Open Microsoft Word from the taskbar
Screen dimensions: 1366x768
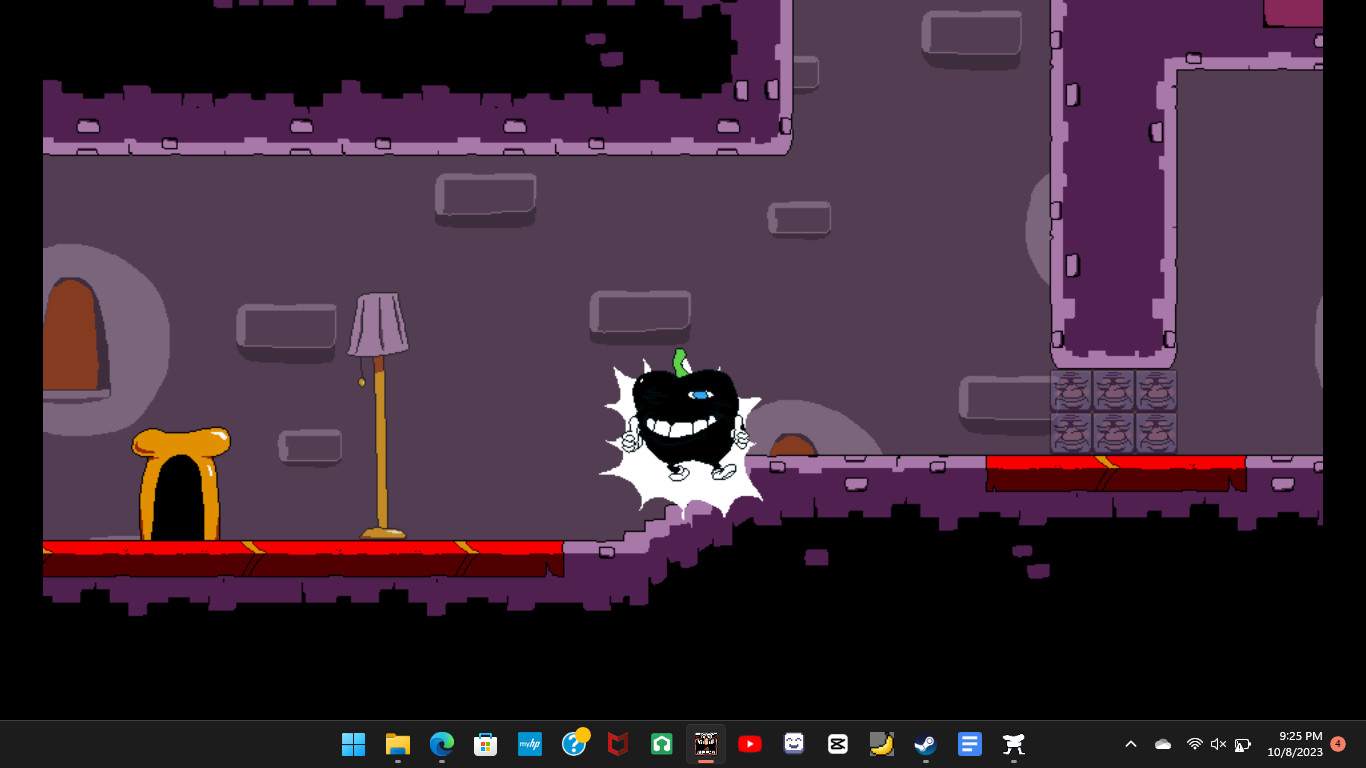pos(969,744)
